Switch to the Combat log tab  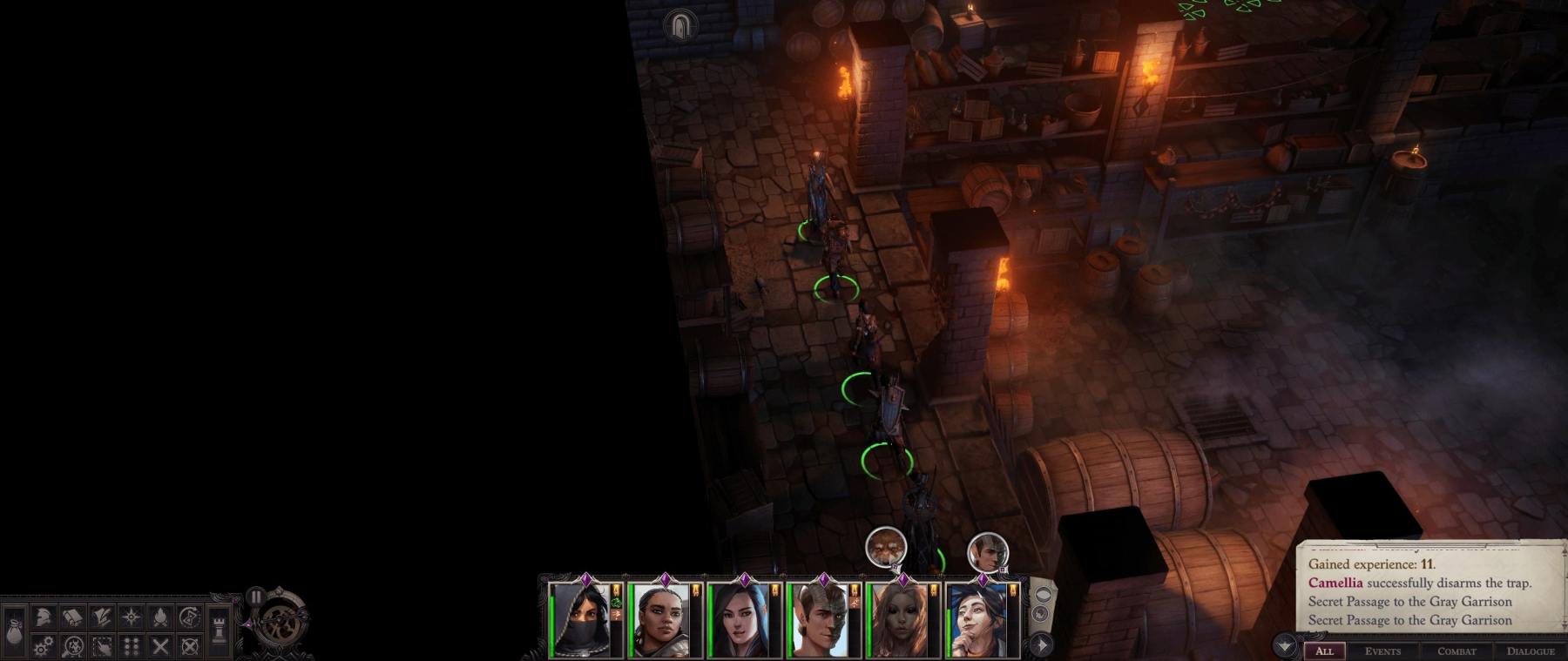(x=1456, y=651)
